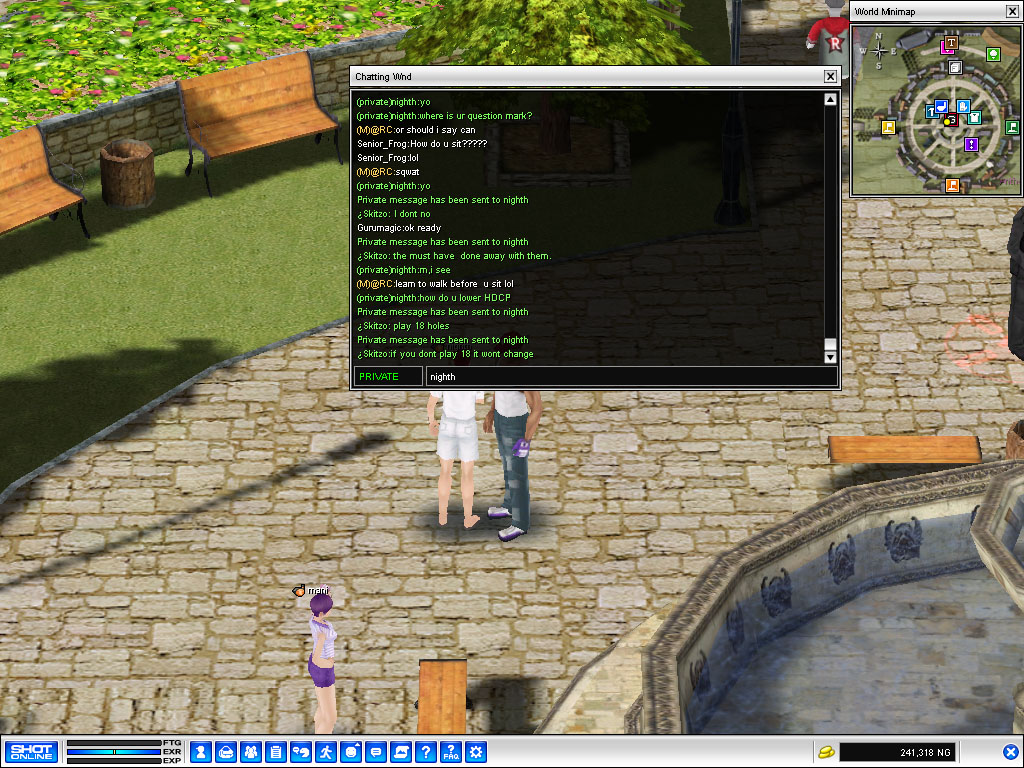Image resolution: width=1024 pixels, height=768 pixels.
Task: Open the character profile icon
Action: tap(201, 752)
